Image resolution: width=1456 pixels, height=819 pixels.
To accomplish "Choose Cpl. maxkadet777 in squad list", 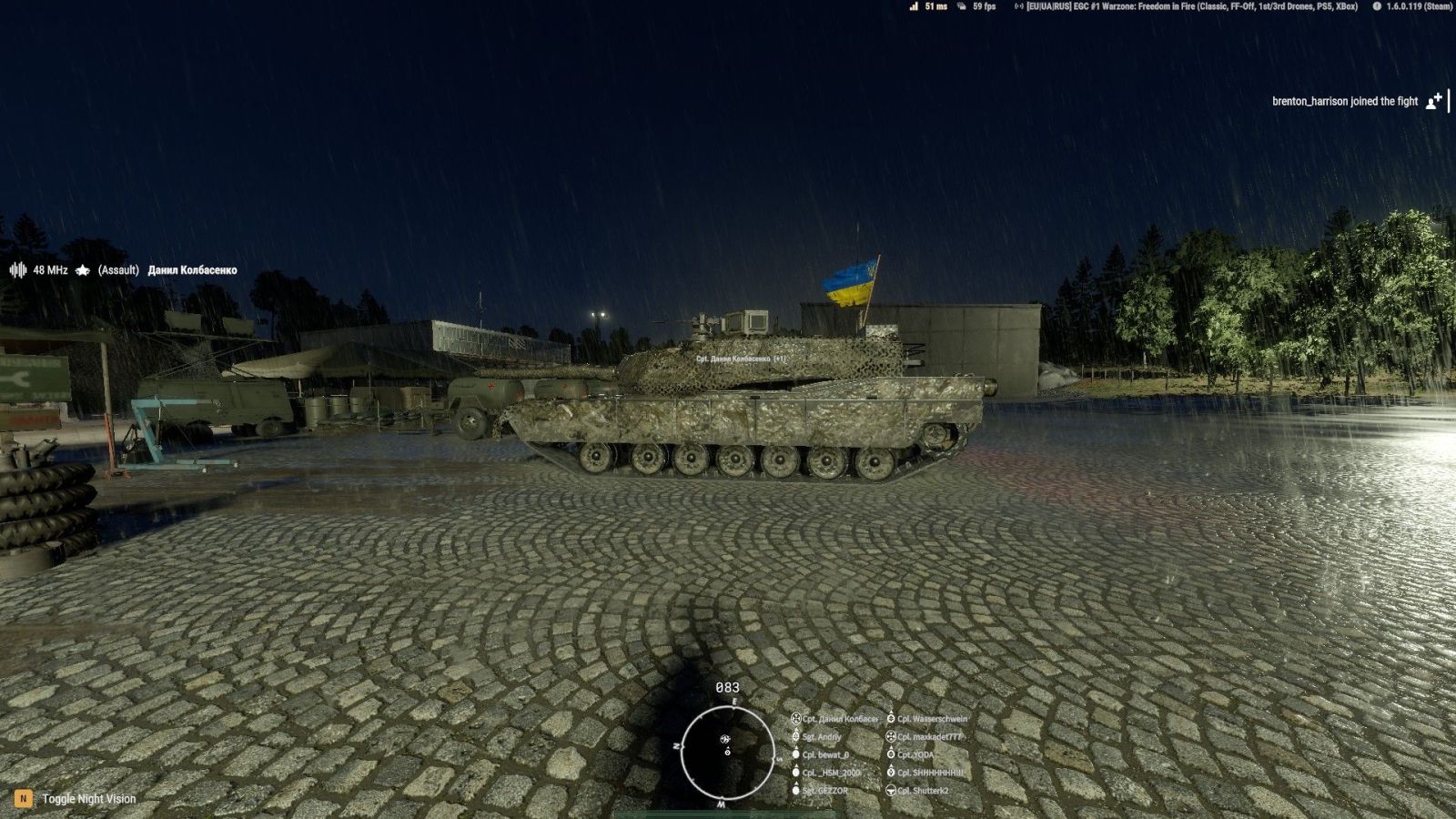I will (928, 737).
